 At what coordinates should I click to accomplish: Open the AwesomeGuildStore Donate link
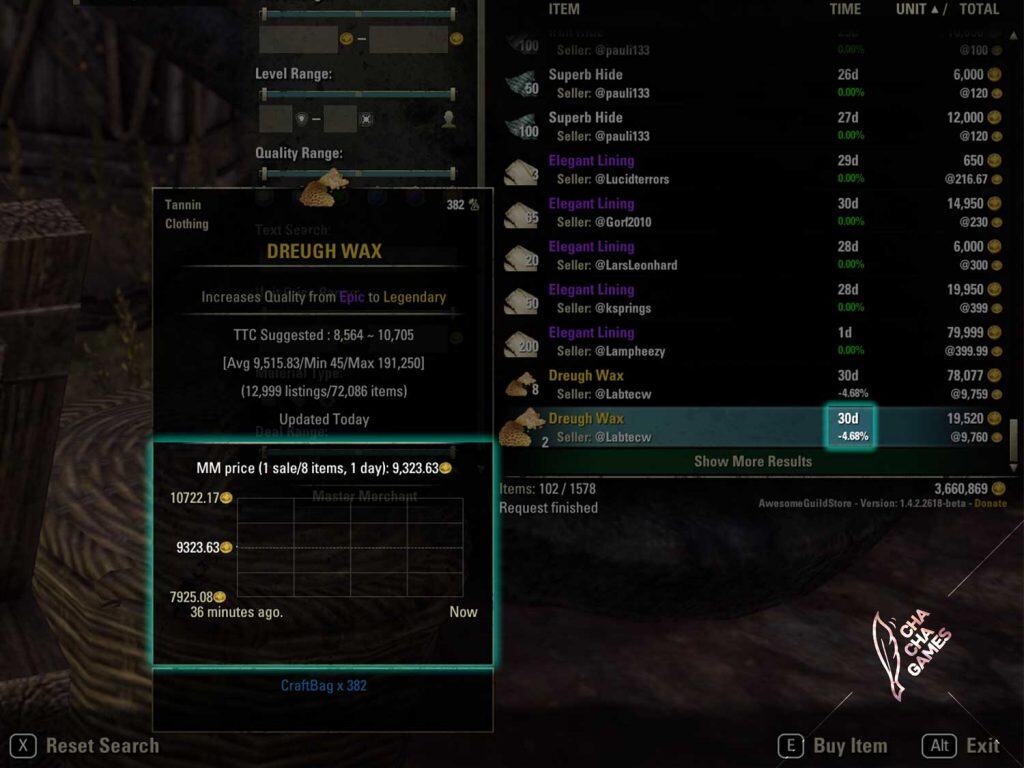pyautogui.click(x=991, y=503)
